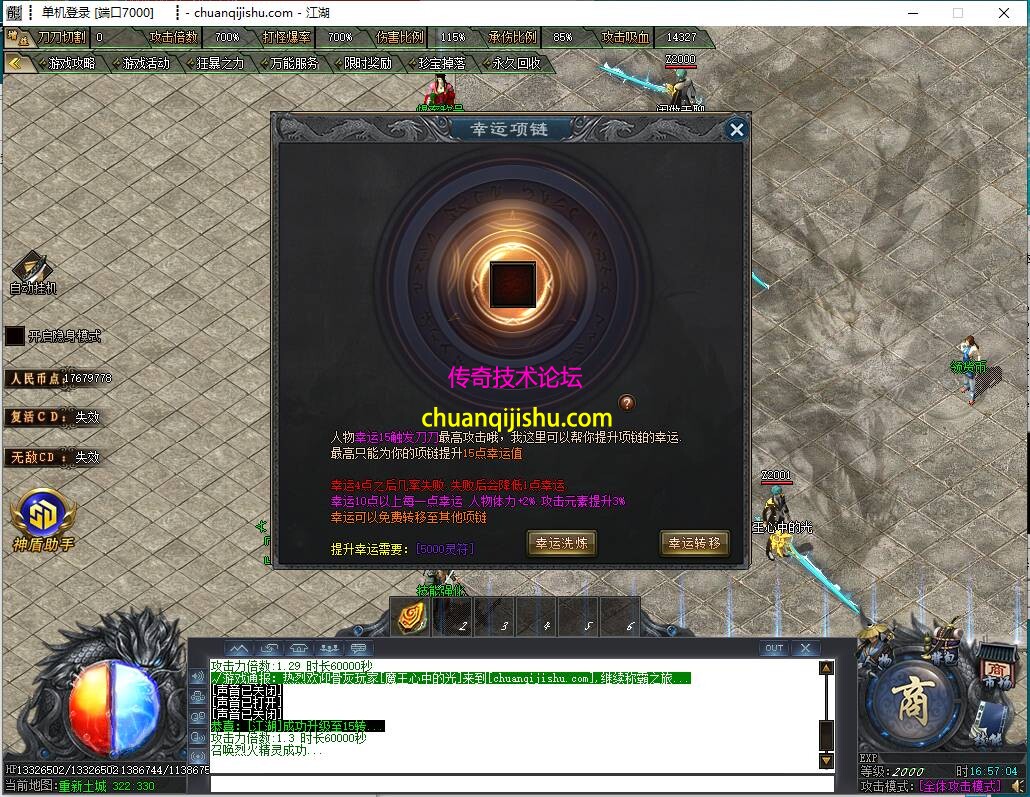
Task: Activate the 自动挂机 auto-battle icon
Action: coord(33,270)
